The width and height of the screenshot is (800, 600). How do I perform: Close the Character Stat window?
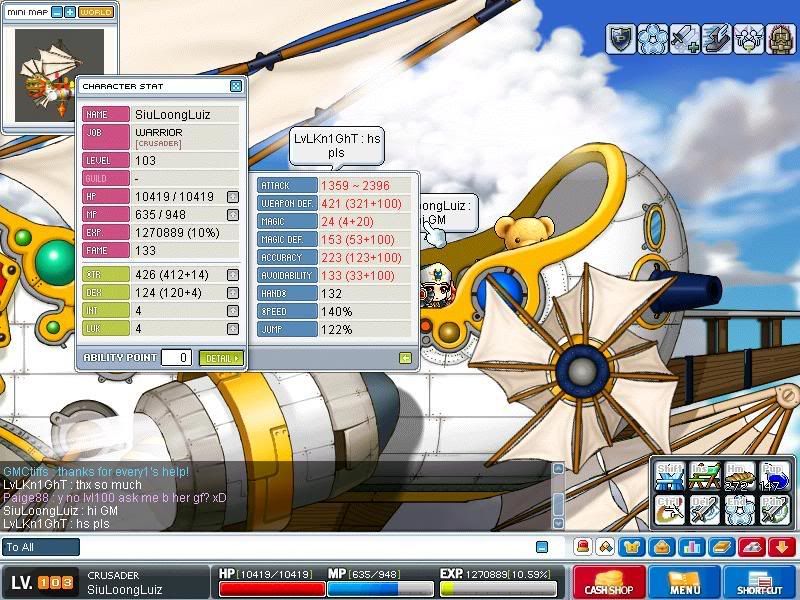(x=236, y=87)
